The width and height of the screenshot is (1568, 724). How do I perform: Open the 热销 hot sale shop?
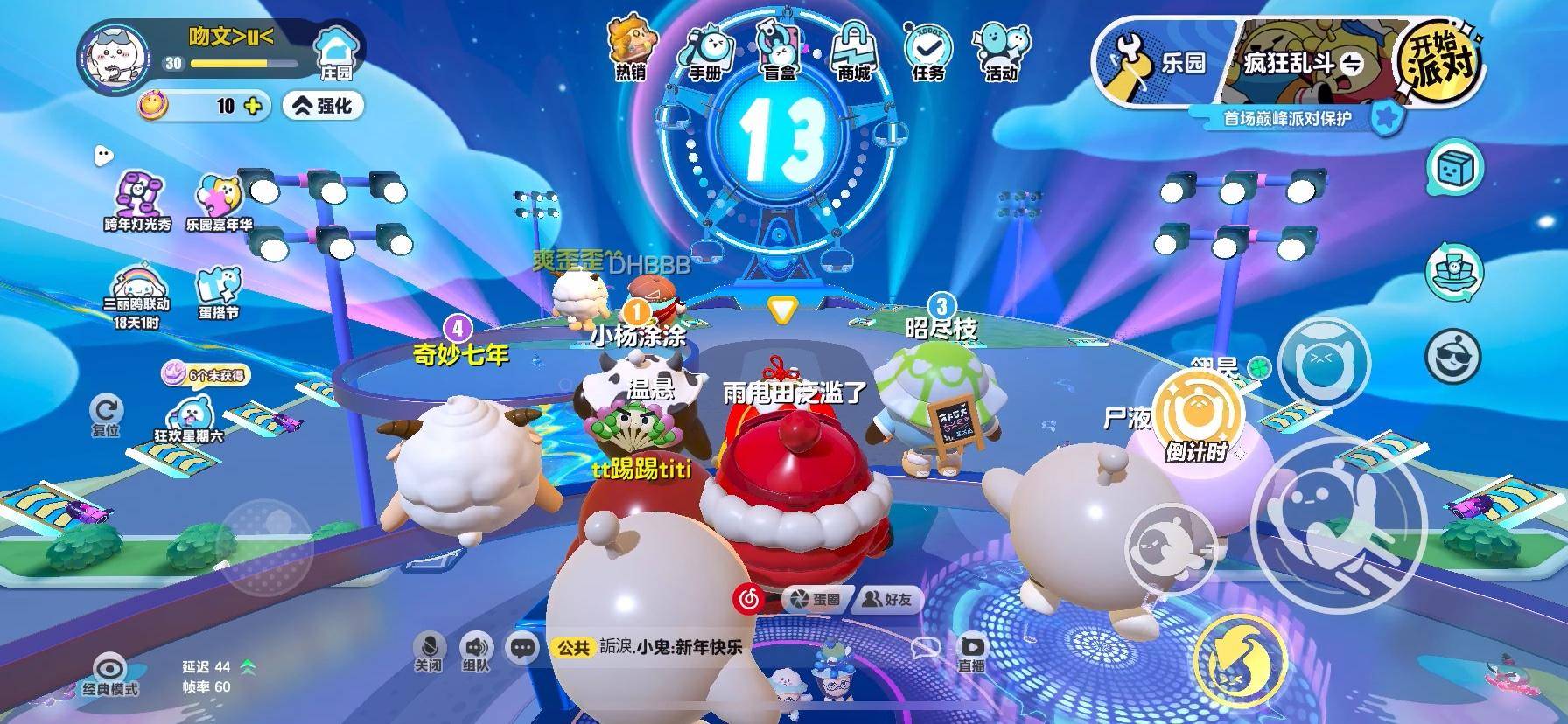tap(630, 51)
